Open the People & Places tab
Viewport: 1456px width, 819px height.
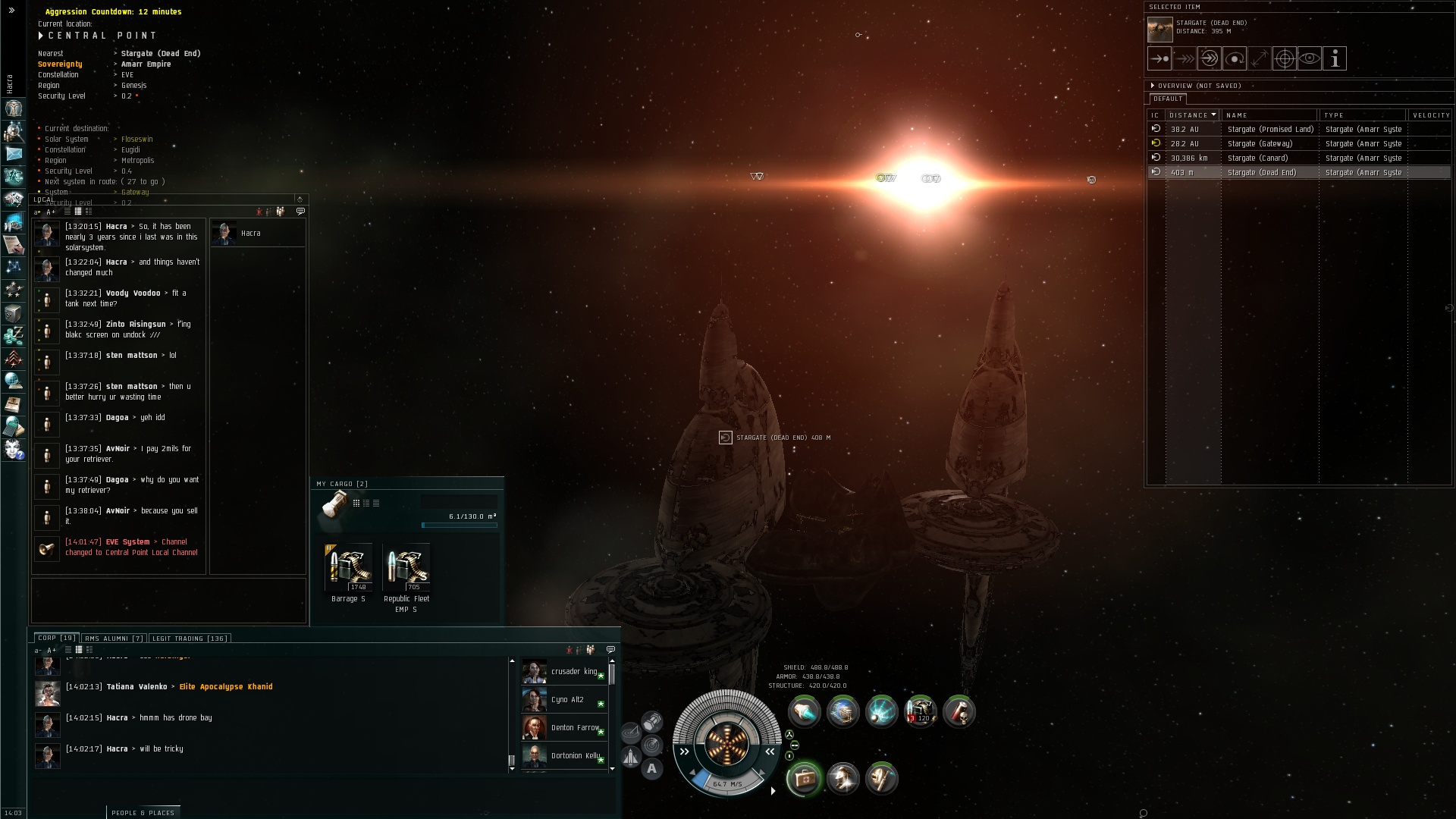point(143,812)
